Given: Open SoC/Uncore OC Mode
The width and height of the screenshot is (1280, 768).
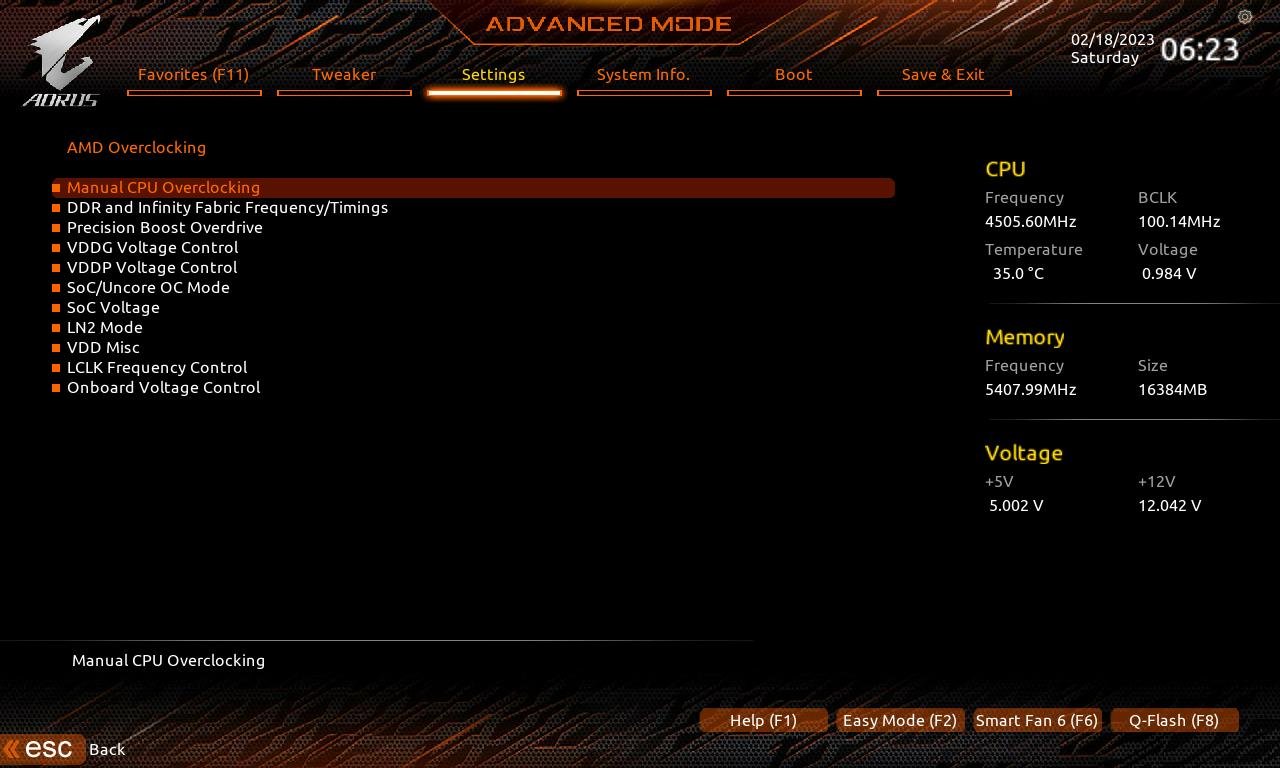Looking at the screenshot, I should [x=148, y=287].
